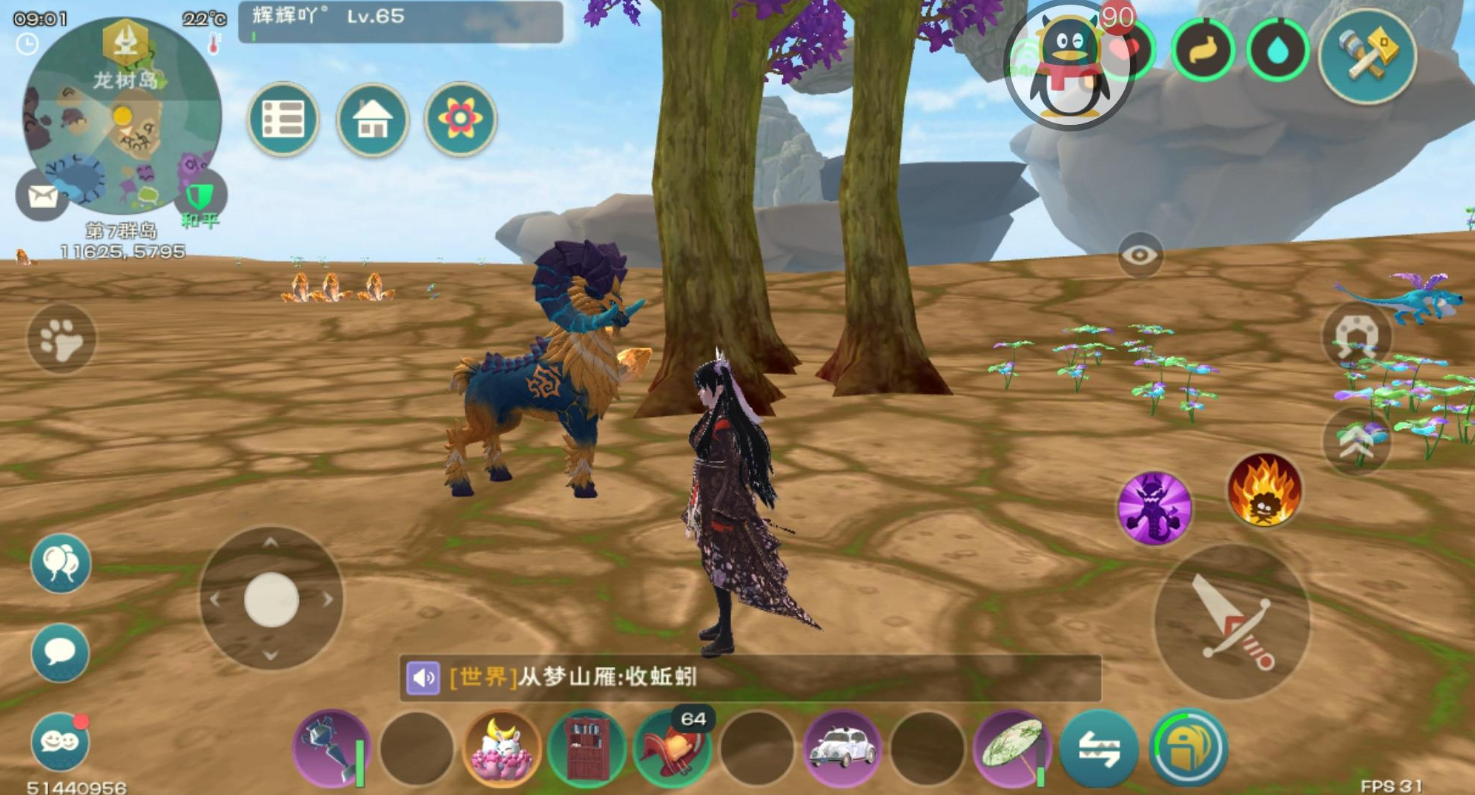Toggle the green shield peace mode

(x=200, y=196)
